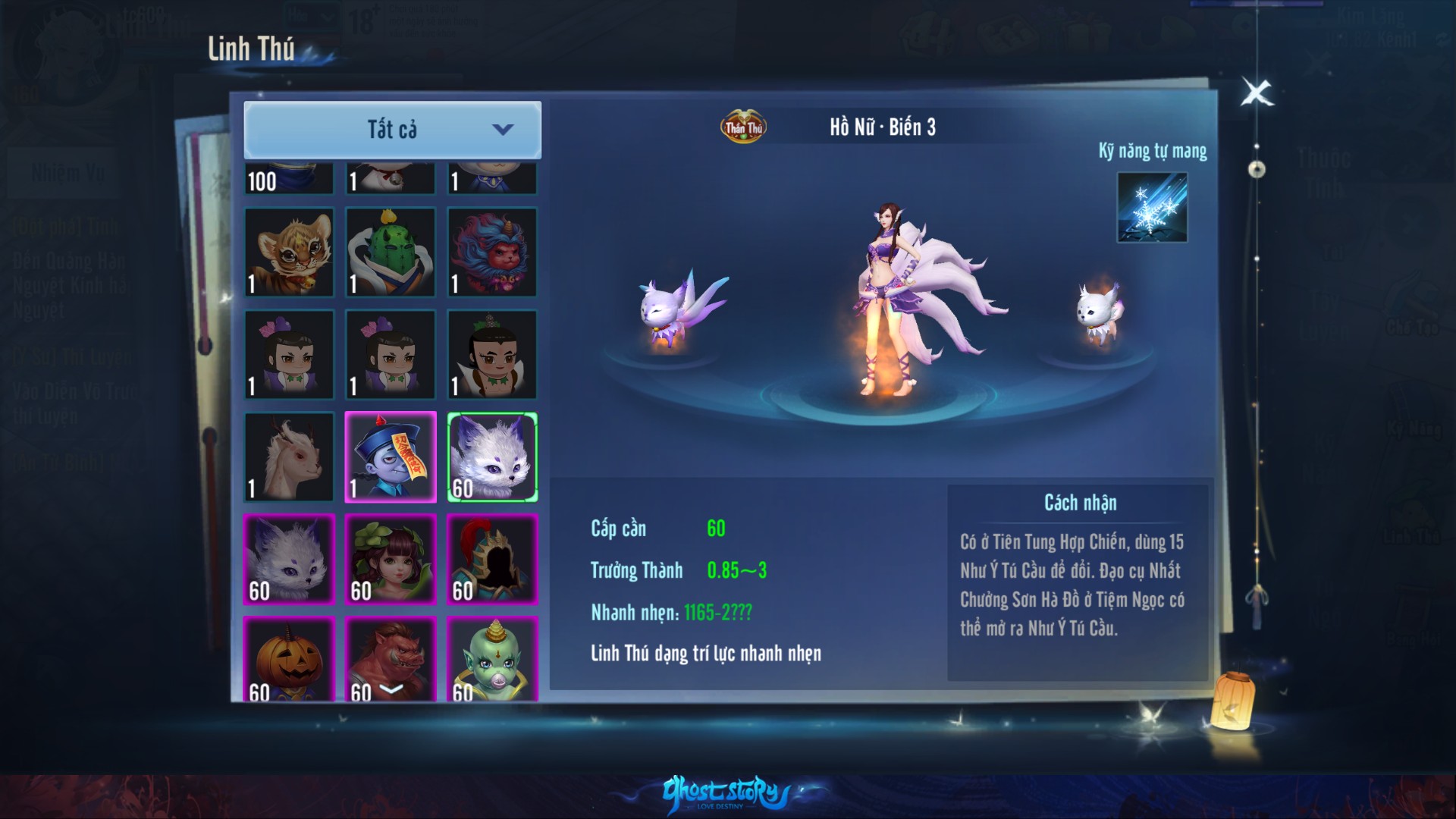Open the "Tất cả" filter dropdown

pyautogui.click(x=392, y=130)
